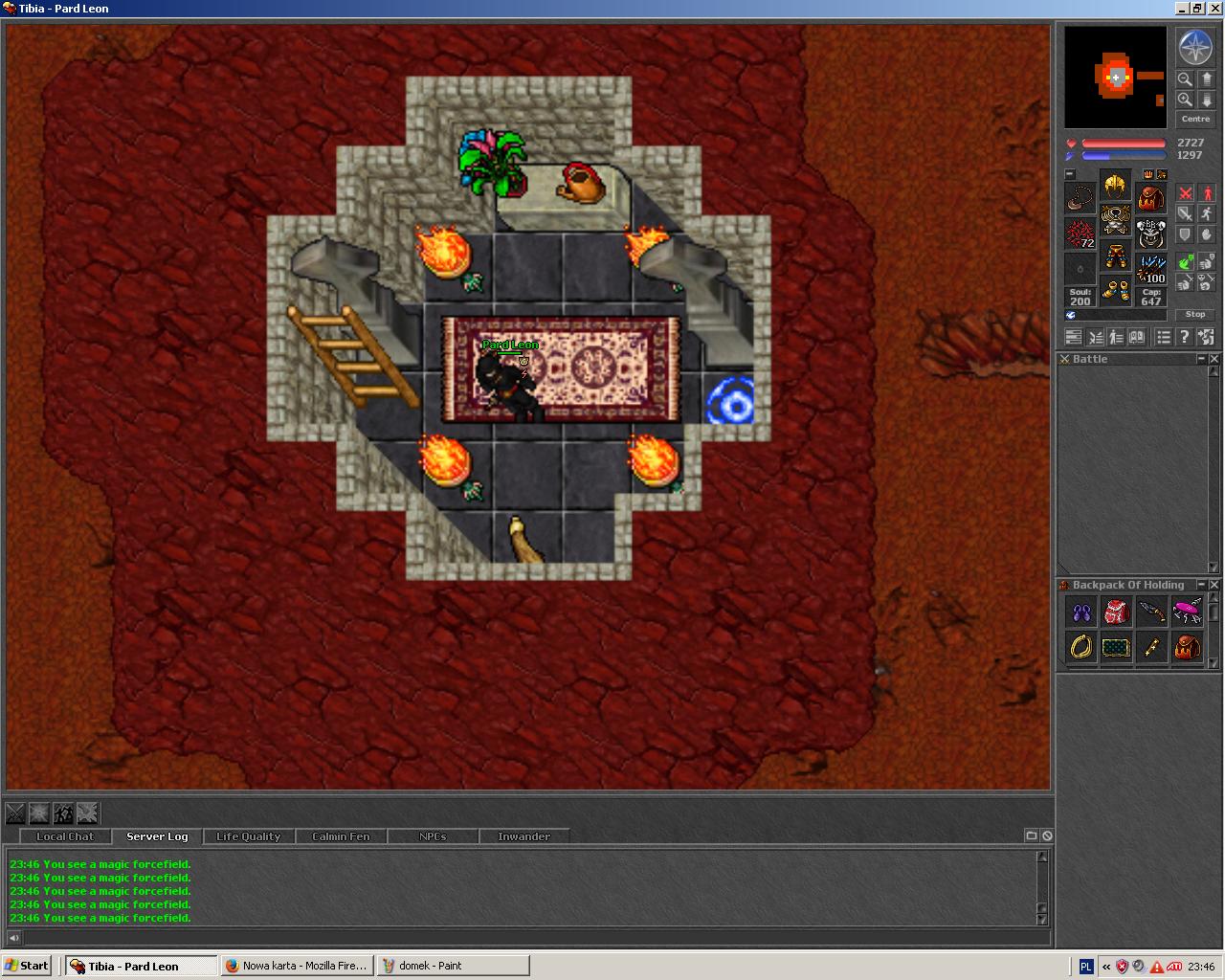
Task: Close the Backpack Of Holding window
Action: pyautogui.click(x=1214, y=585)
